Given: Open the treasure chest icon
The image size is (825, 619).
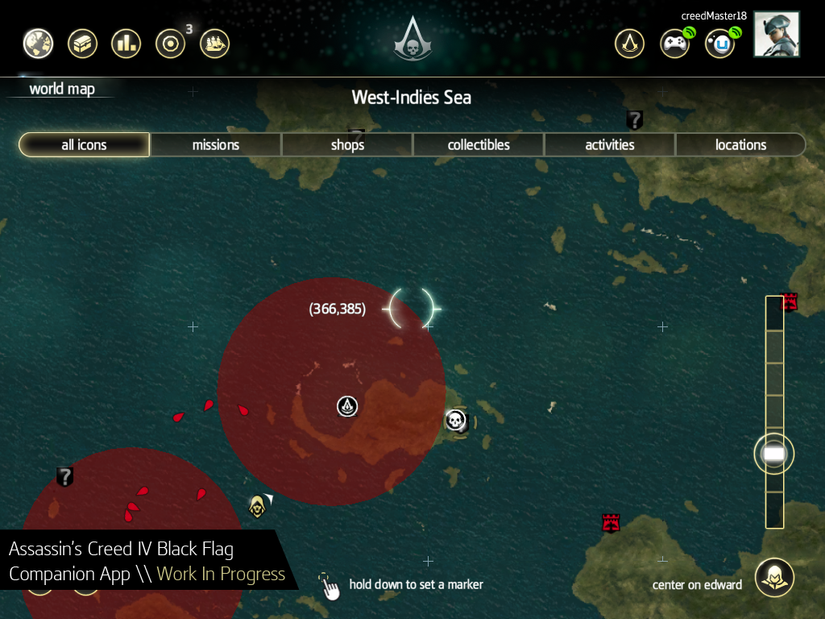Looking at the screenshot, I should pyautogui.click(x=82, y=43).
